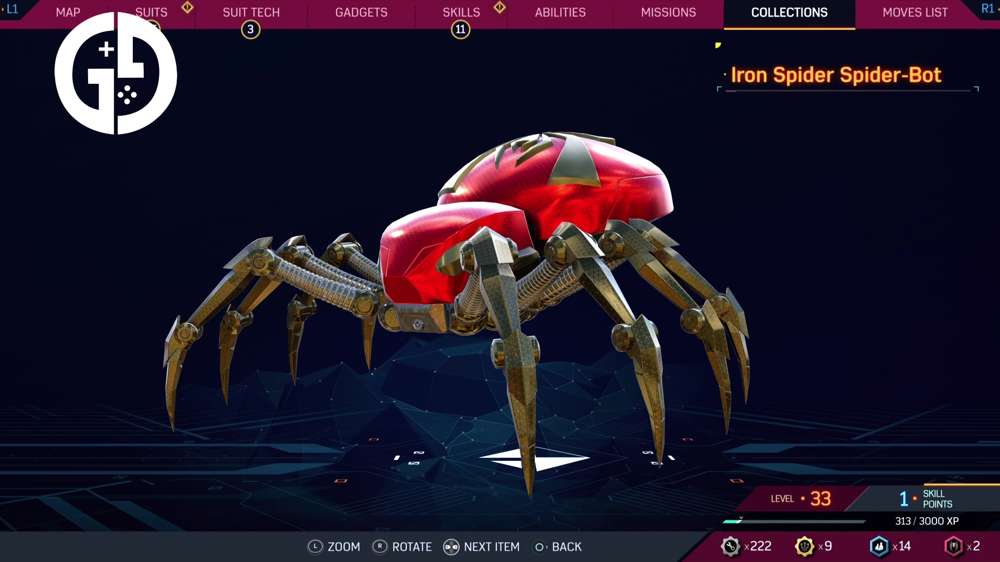Switch to the Suits tab
Screen dimensions: 1000x562
click(x=152, y=13)
